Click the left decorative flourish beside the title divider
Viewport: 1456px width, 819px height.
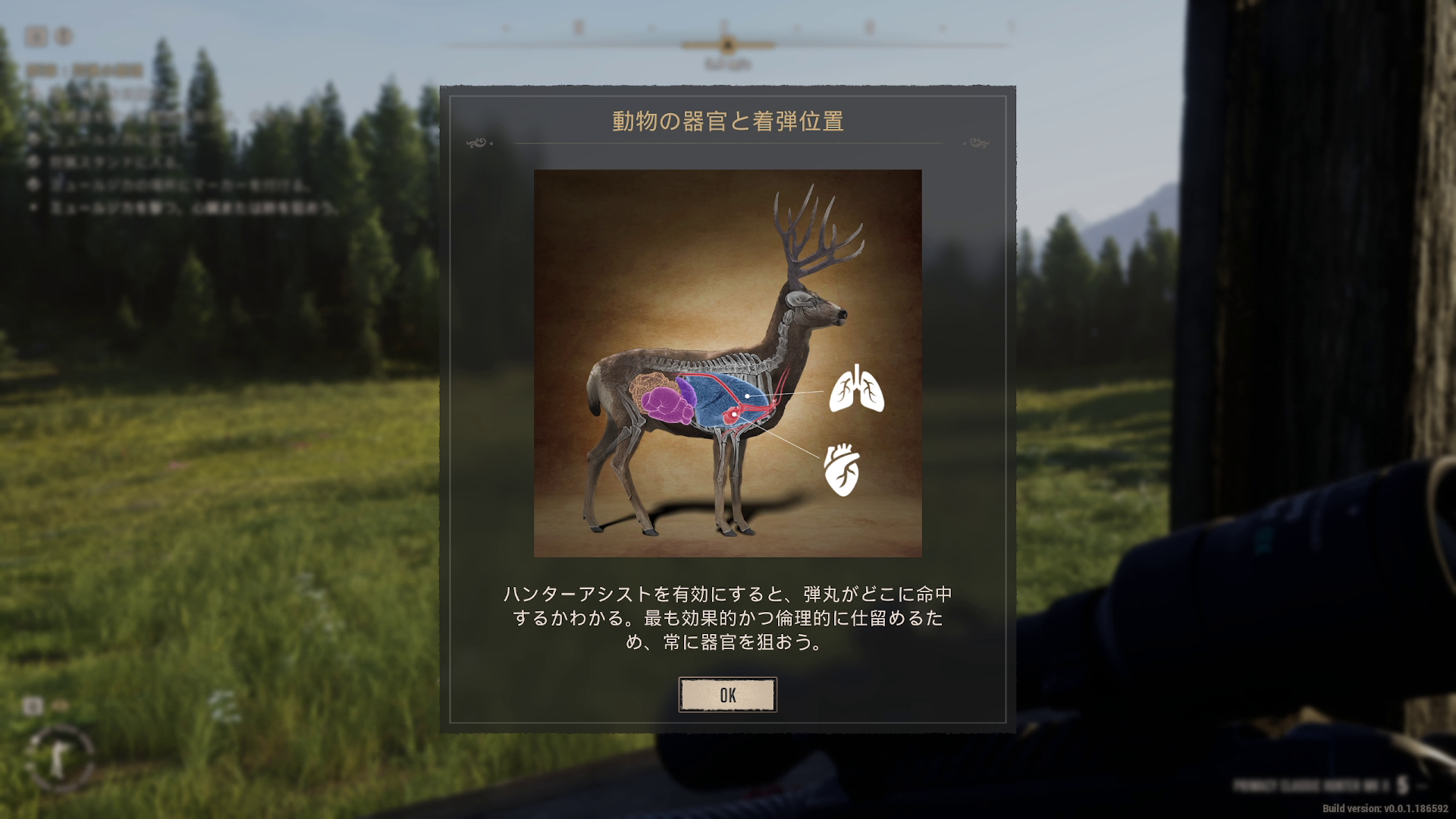pyautogui.click(x=476, y=143)
